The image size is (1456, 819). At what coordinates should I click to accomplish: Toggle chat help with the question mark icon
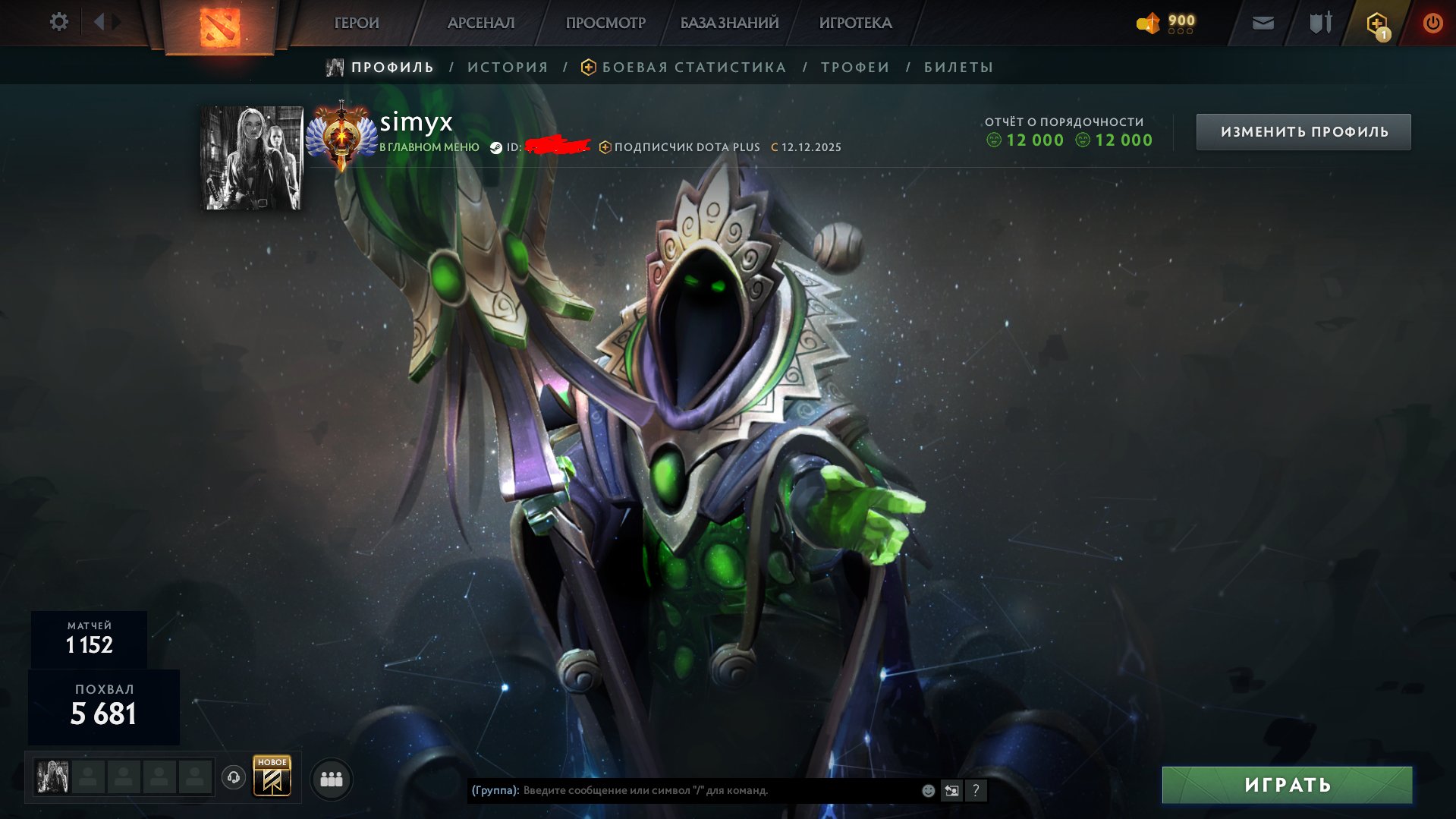tap(976, 791)
